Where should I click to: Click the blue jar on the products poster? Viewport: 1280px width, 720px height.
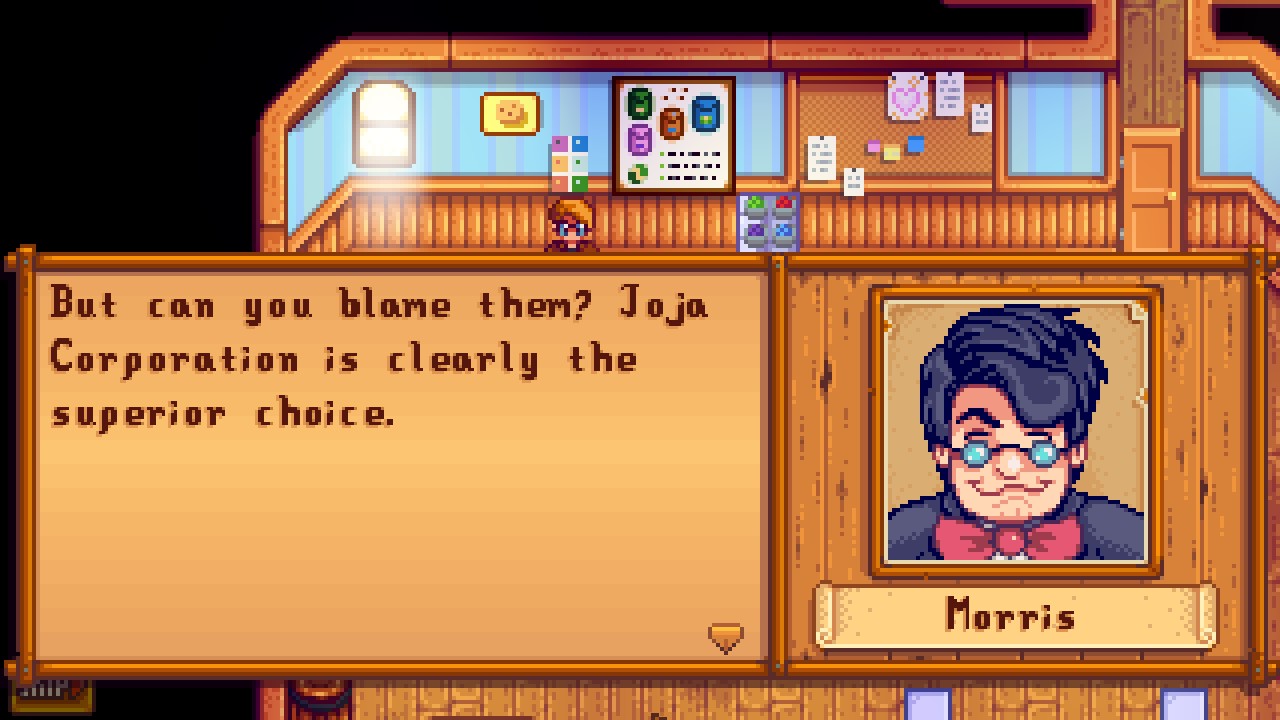[x=705, y=114]
